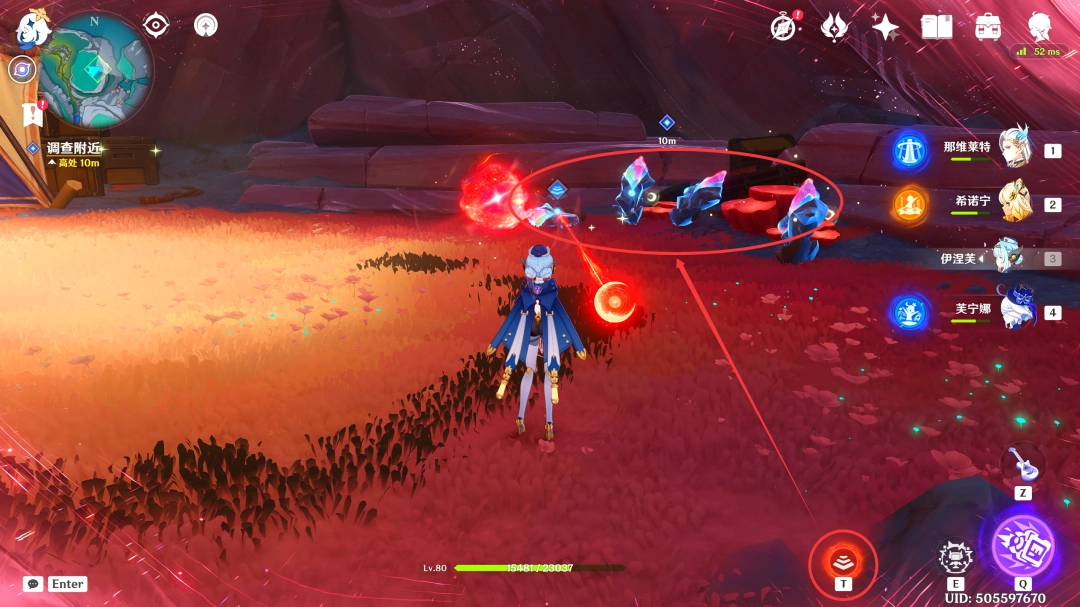Open the backpack inventory
Image resolution: width=1080 pixels, height=607 pixels.
(x=988, y=27)
